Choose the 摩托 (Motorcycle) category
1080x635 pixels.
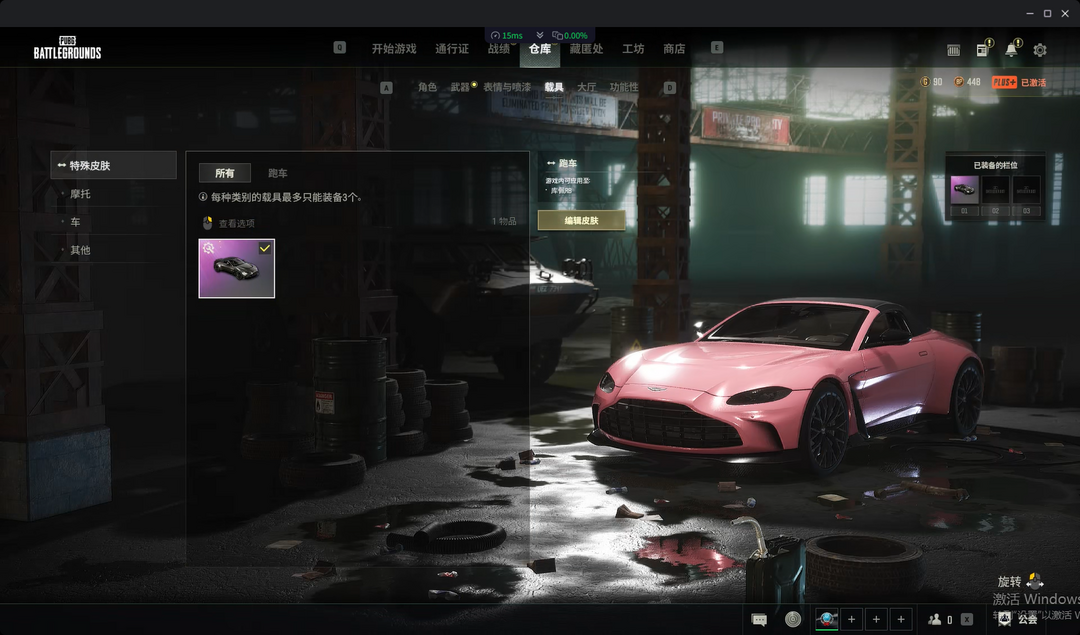[x=80, y=194]
